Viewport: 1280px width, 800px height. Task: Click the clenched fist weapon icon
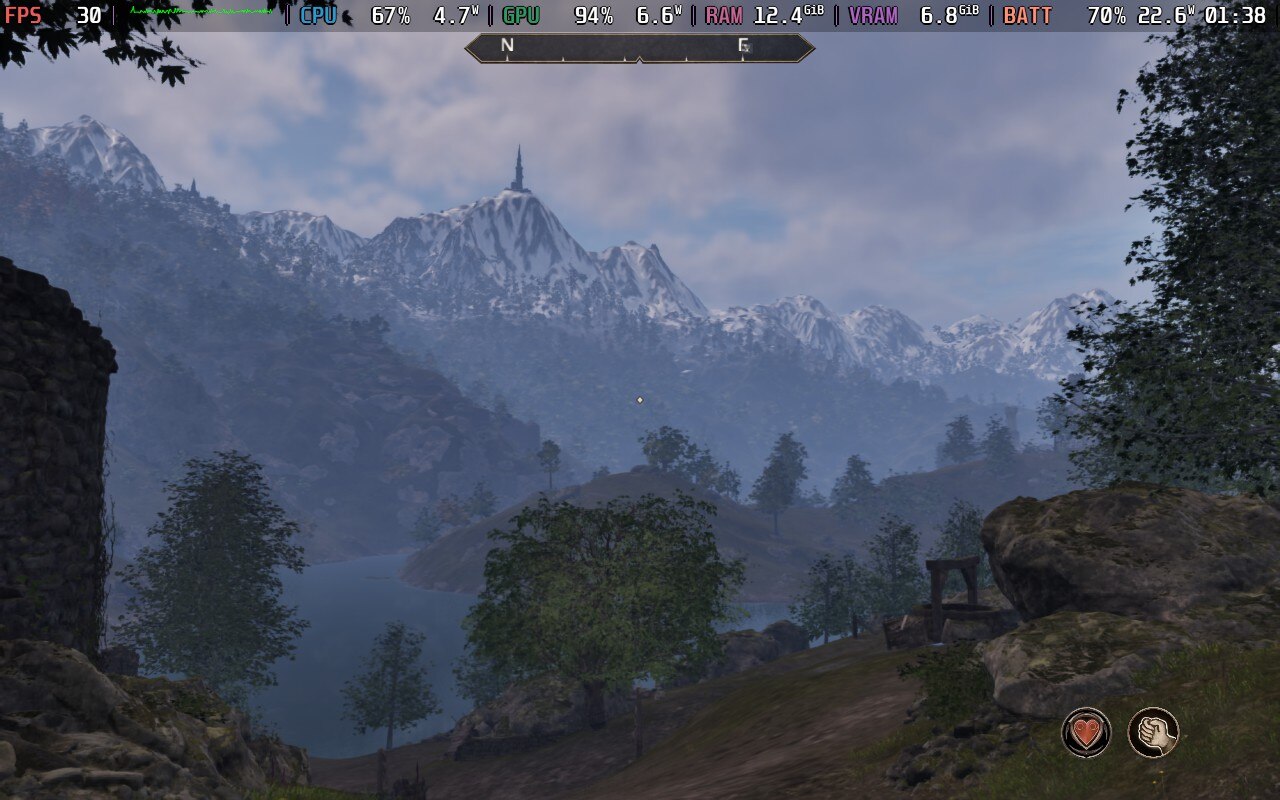(1153, 732)
